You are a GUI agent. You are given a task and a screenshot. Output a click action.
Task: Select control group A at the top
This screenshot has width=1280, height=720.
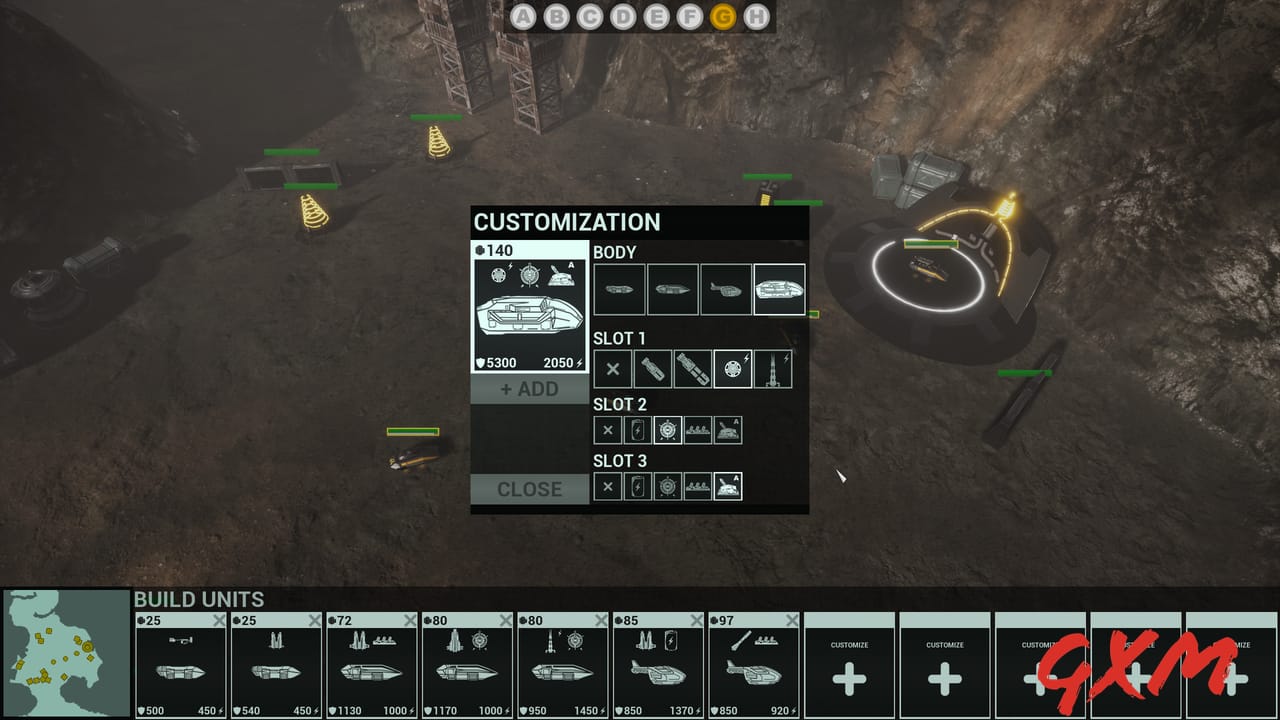tap(523, 16)
